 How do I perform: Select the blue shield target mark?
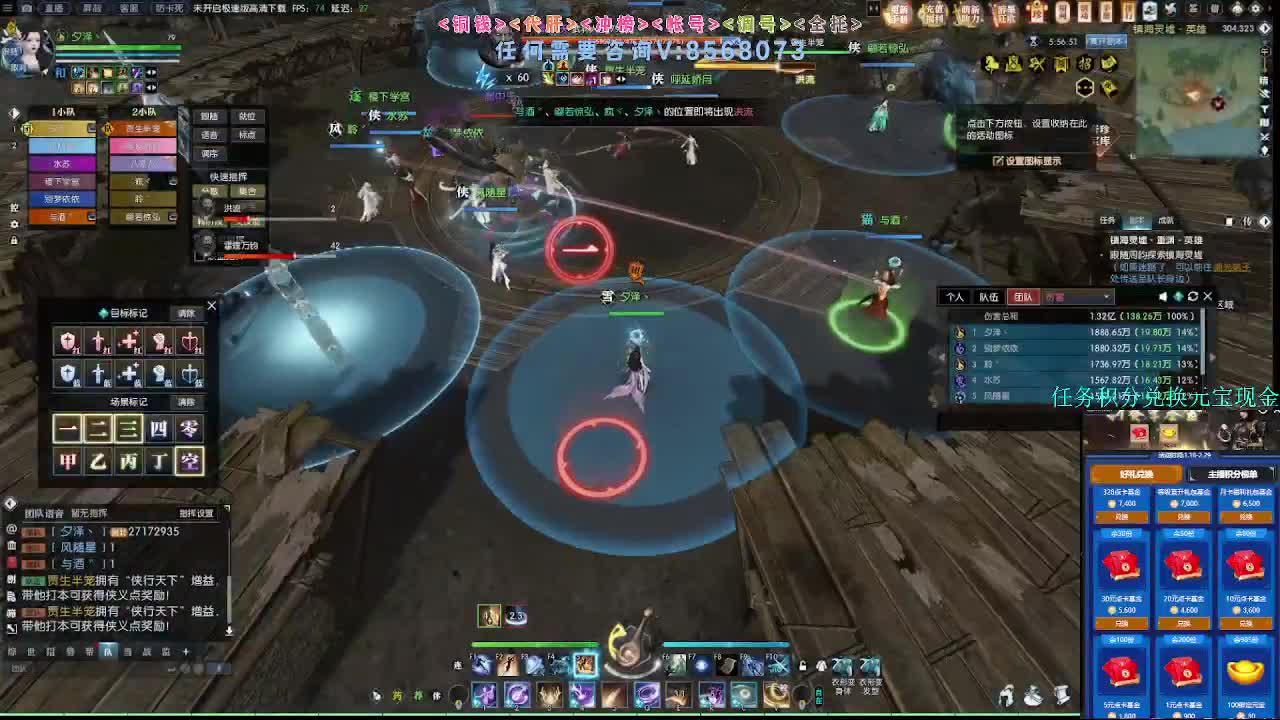pyautogui.click(x=67, y=374)
